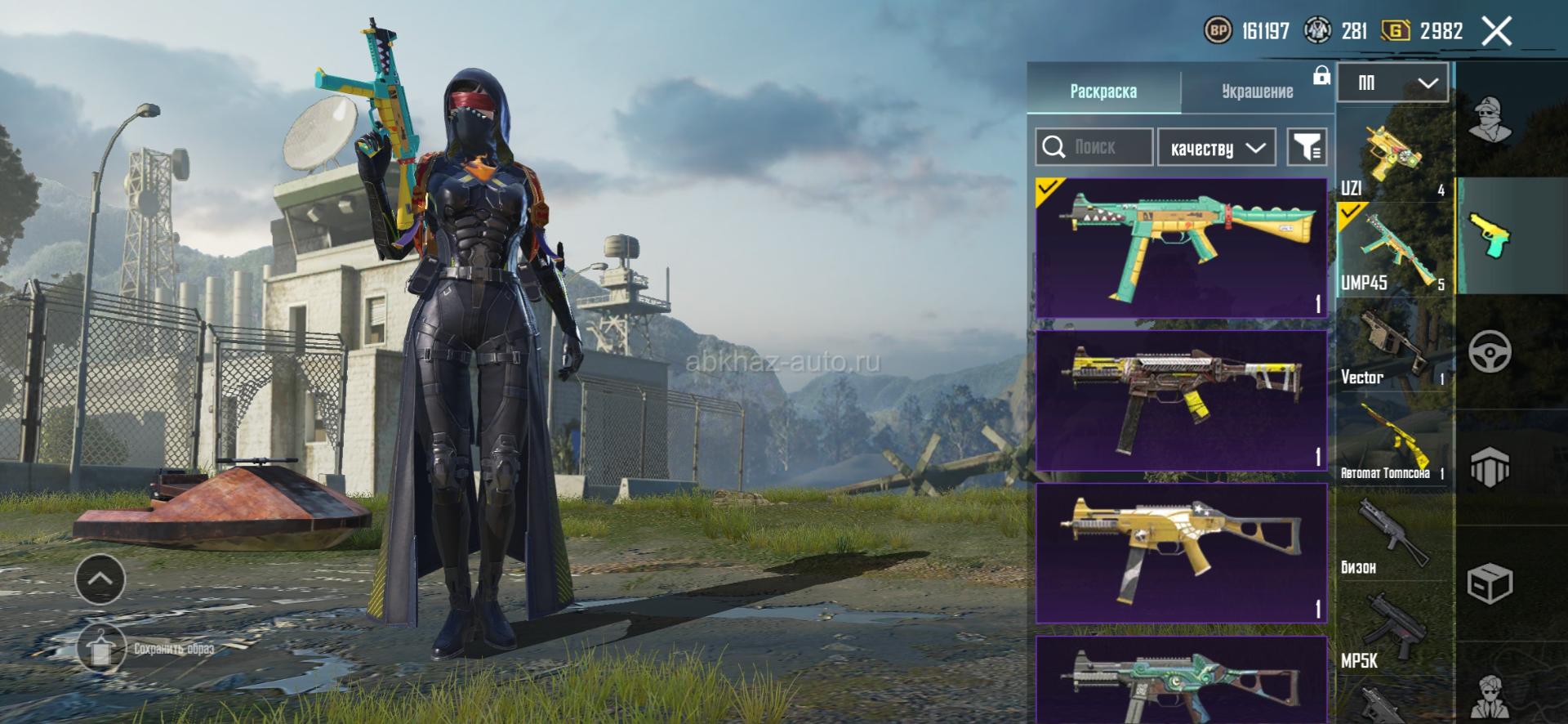Switch to the Раскраска tab
This screenshot has width=1568, height=724.
[1103, 91]
